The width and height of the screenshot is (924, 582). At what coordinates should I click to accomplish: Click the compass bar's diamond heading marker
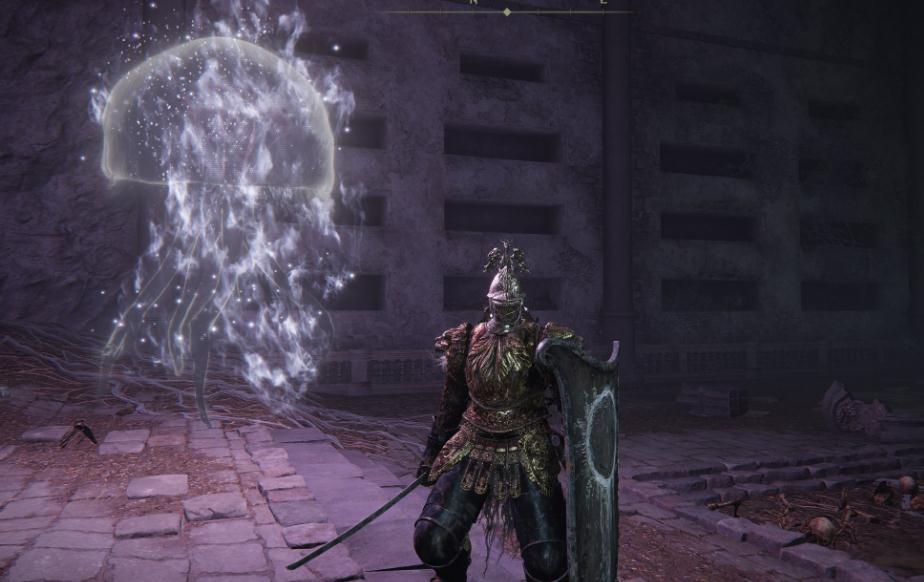pos(507,12)
